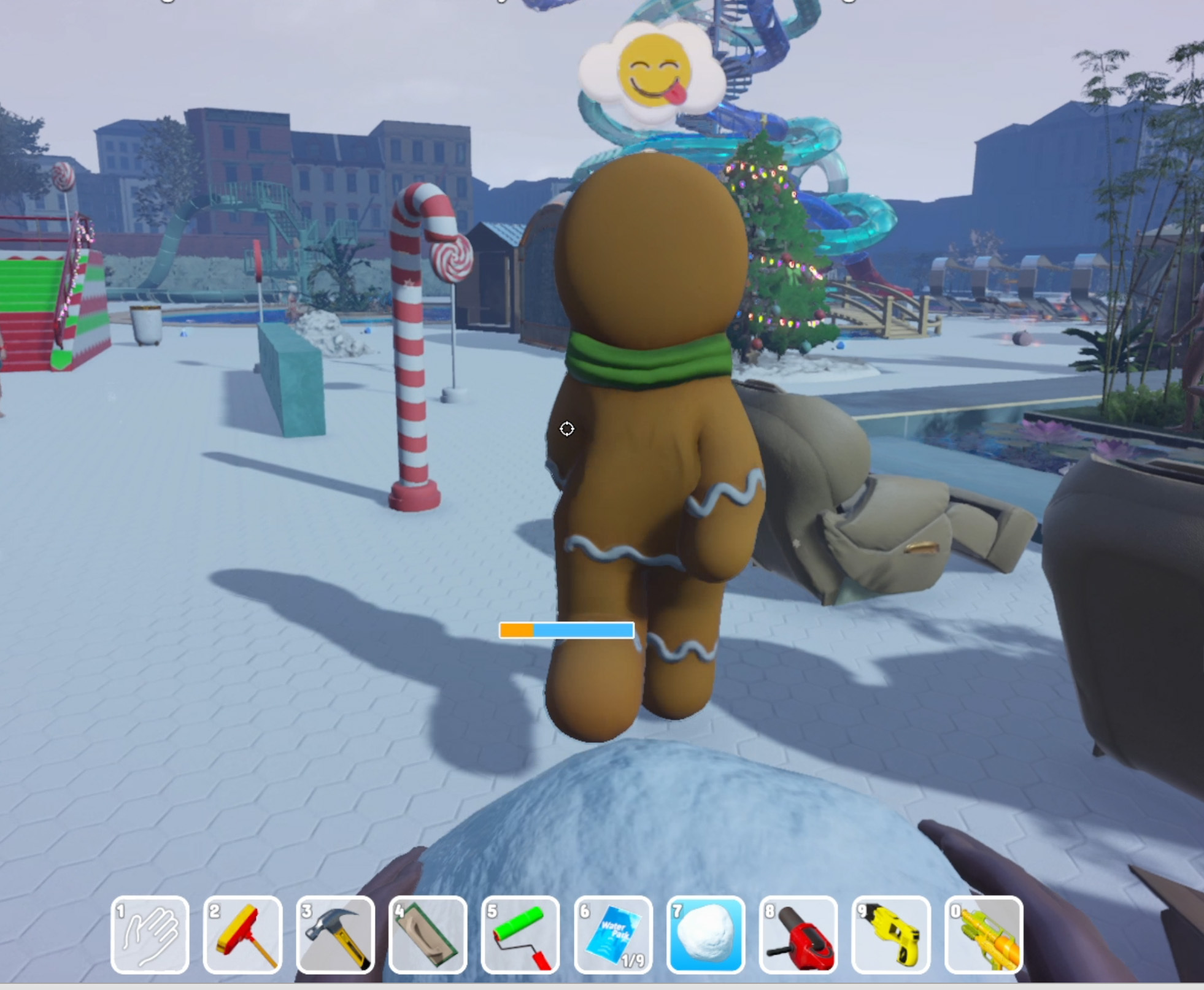Image resolution: width=1204 pixels, height=990 pixels.
Task: Equip the green paint roller
Action: coord(520,934)
